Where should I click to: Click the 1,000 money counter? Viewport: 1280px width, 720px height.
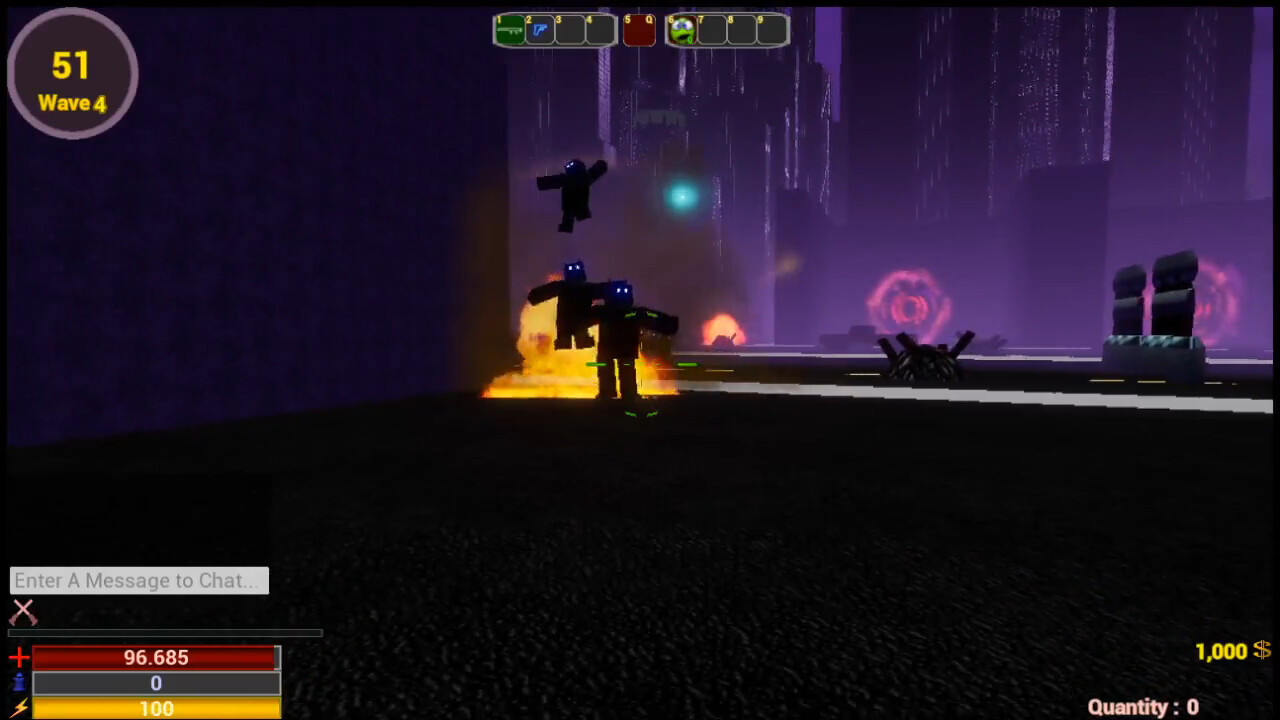click(x=1222, y=651)
